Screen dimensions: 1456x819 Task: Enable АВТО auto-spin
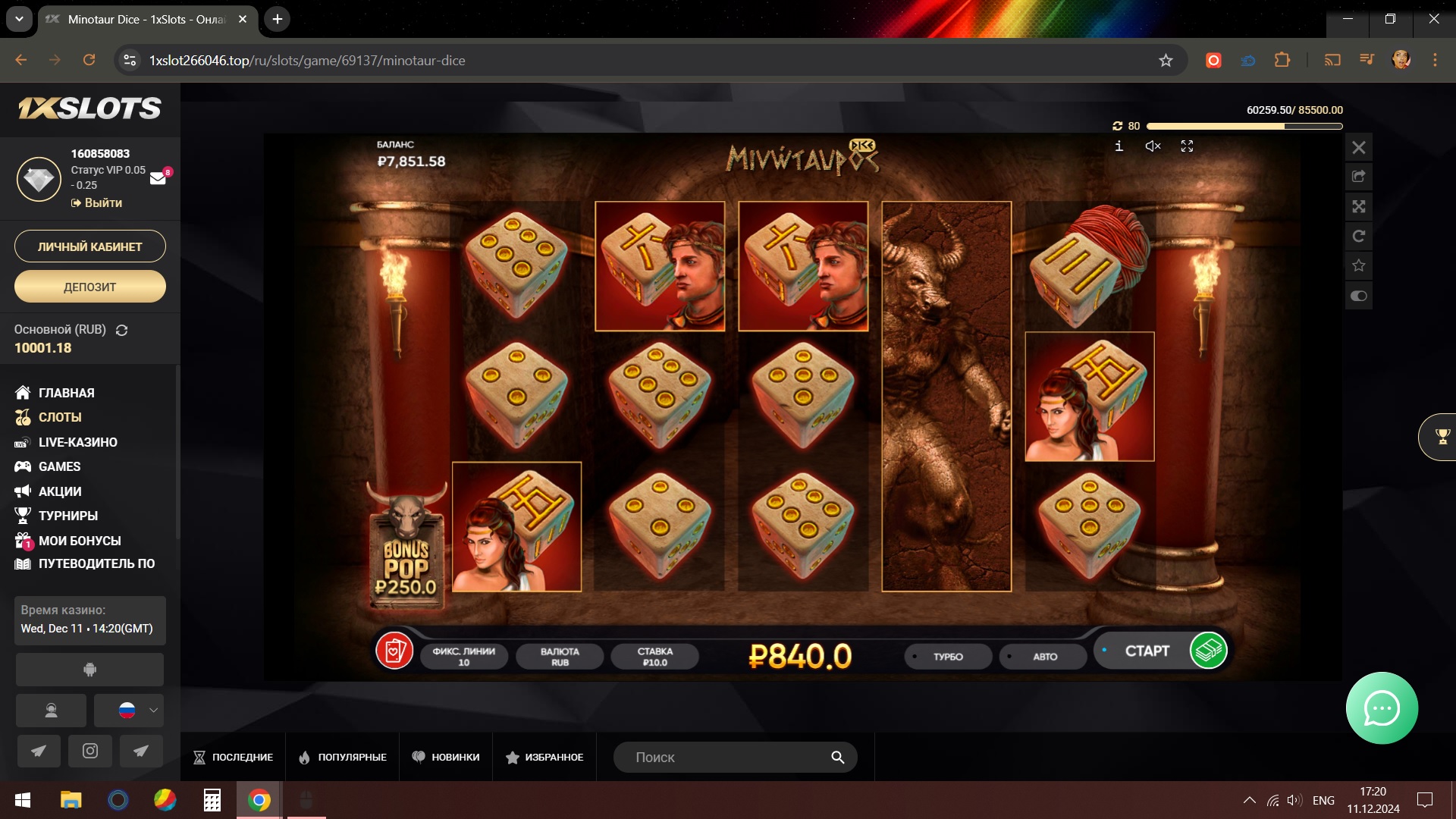point(1044,657)
